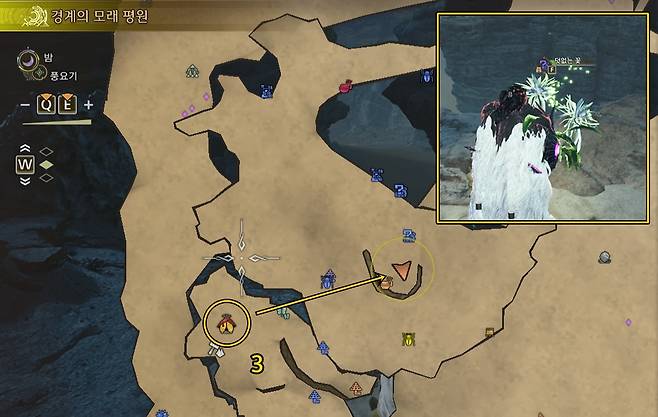The height and width of the screenshot is (417, 658).
Task: Select the yellow beetle map icon
Action: pyautogui.click(x=408, y=339)
